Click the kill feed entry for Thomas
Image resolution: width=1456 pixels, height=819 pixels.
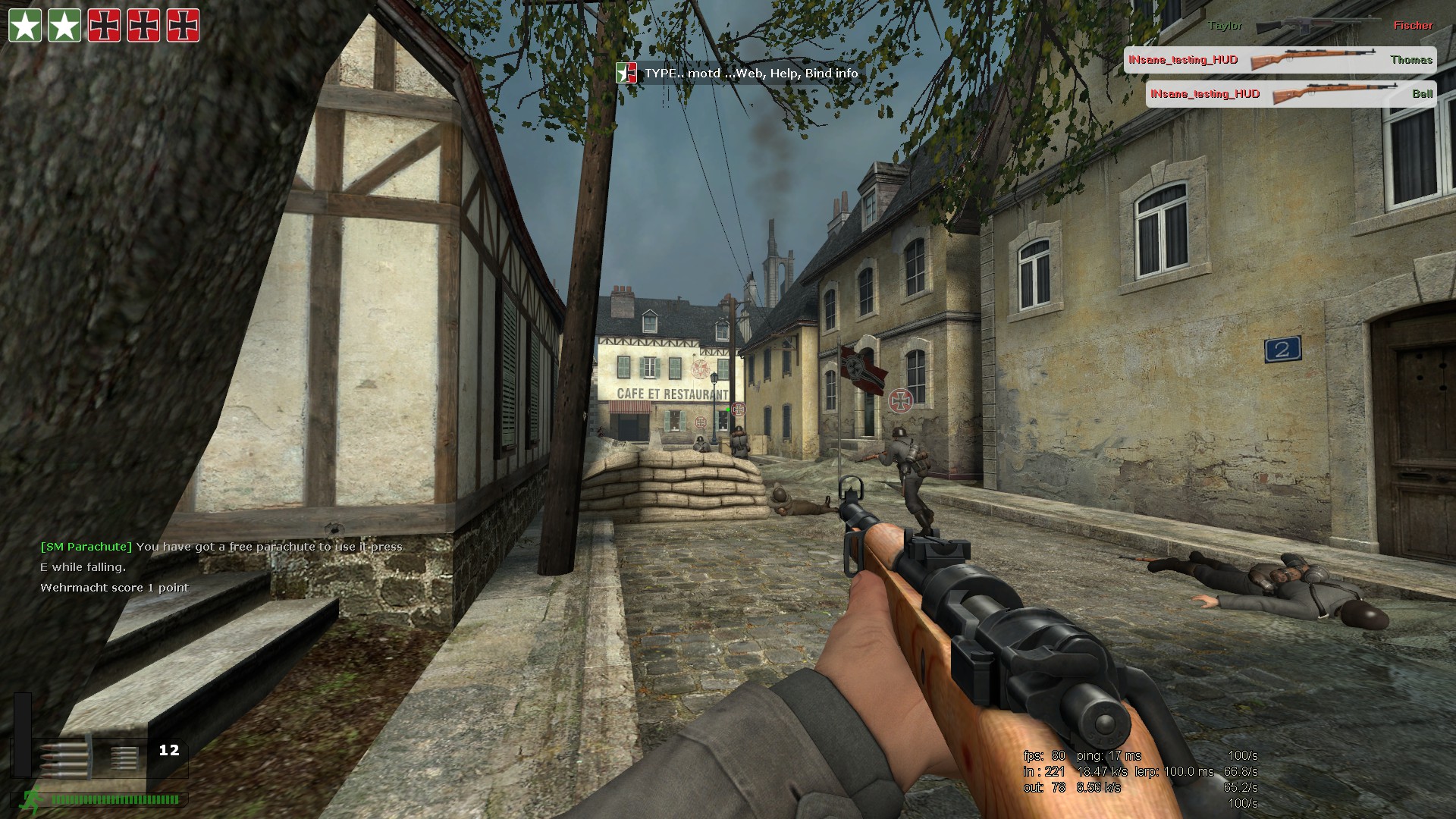coord(1279,60)
